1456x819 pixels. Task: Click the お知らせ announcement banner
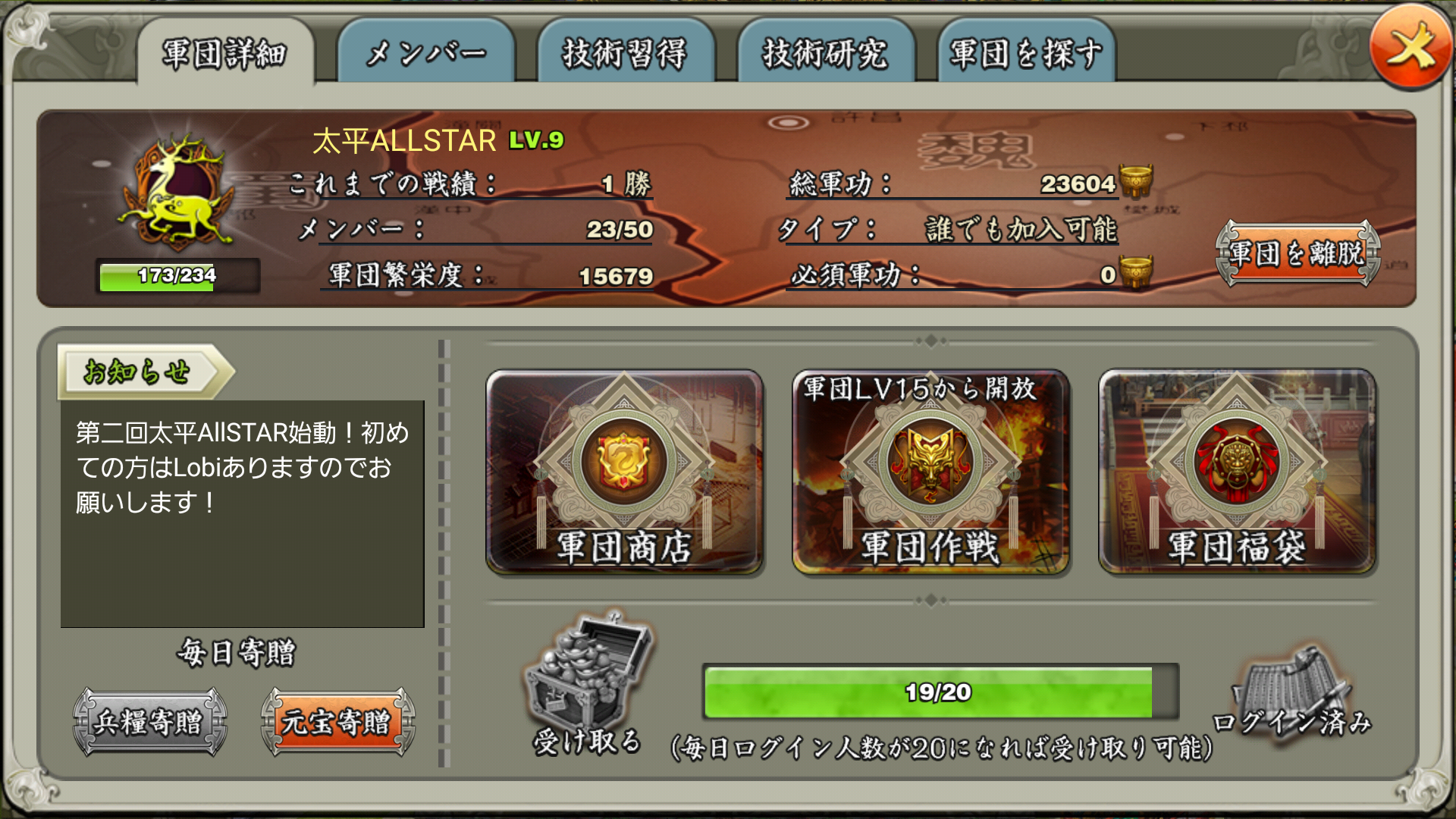click(x=140, y=370)
